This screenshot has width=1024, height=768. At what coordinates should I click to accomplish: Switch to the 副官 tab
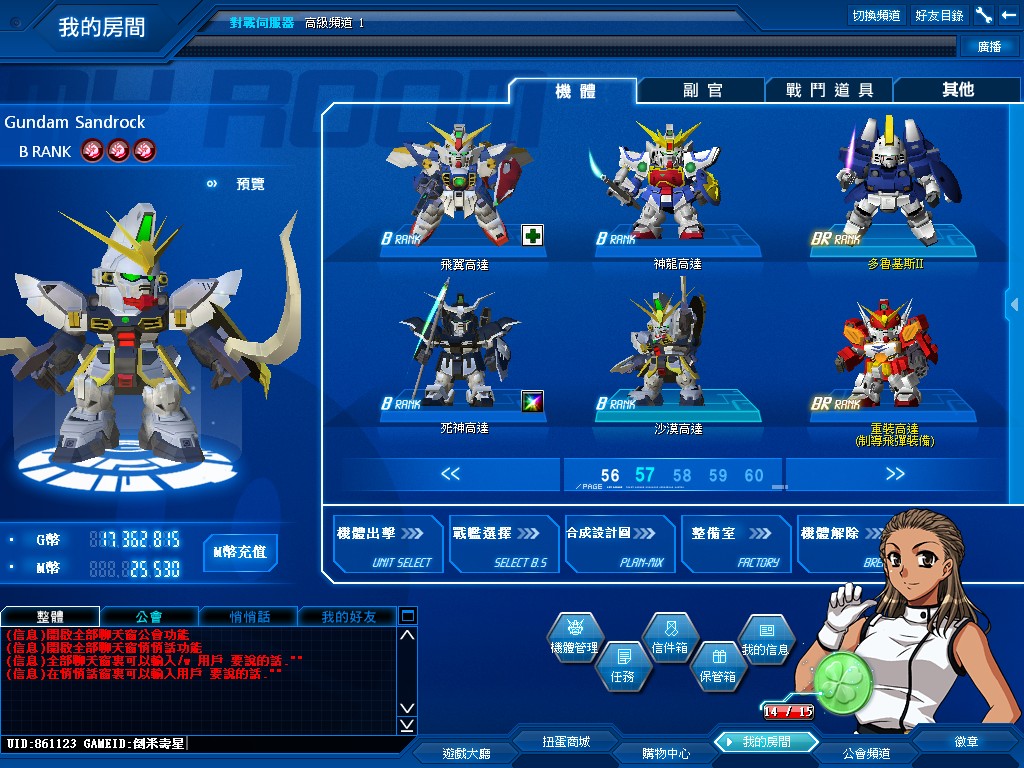702,90
